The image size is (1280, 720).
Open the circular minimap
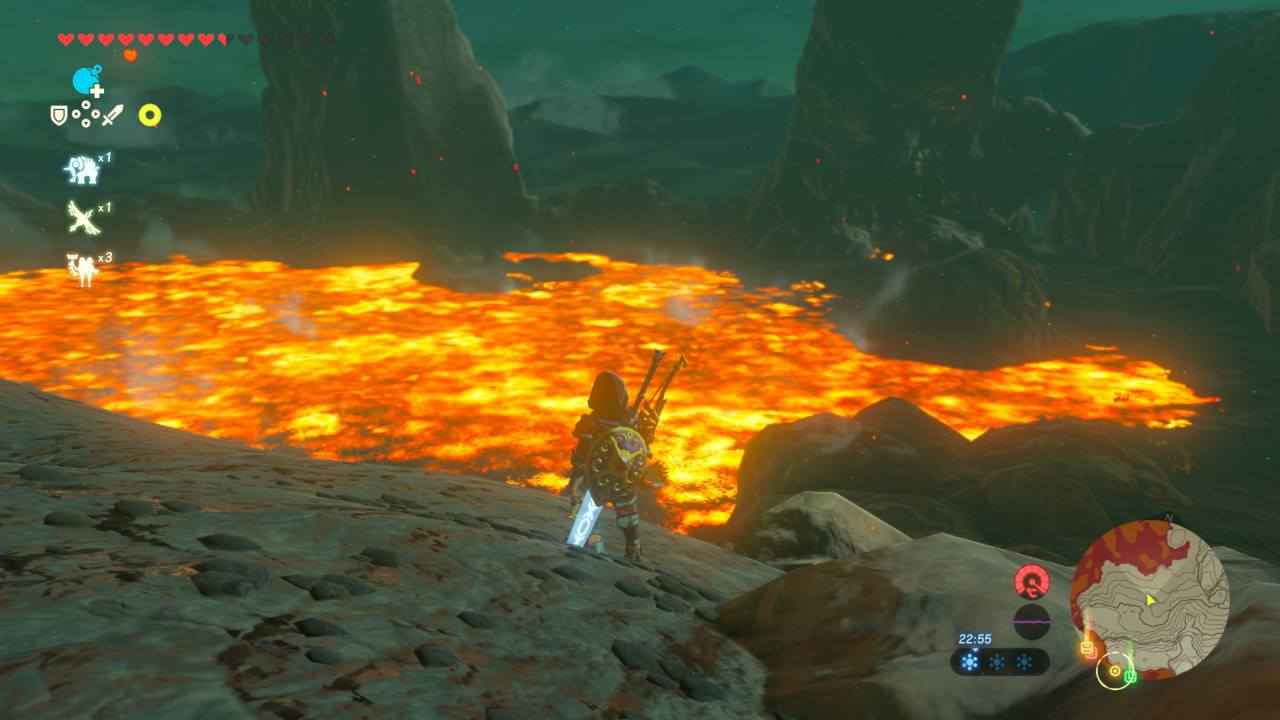pos(1149,598)
